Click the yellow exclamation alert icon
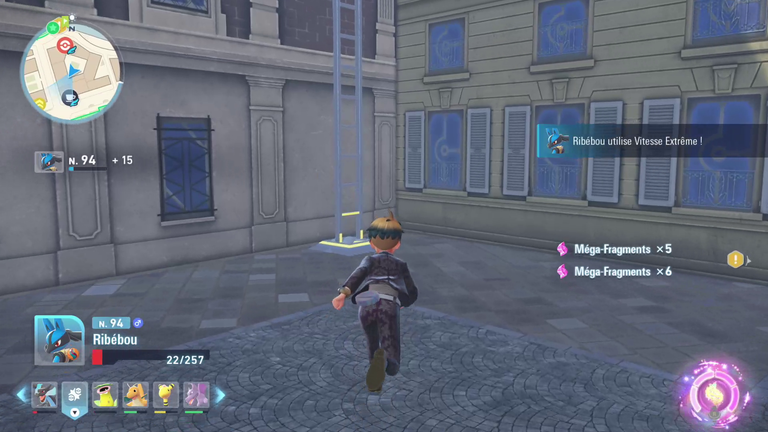Screen dimensions: 768x432 pyautogui.click(x=736, y=260)
